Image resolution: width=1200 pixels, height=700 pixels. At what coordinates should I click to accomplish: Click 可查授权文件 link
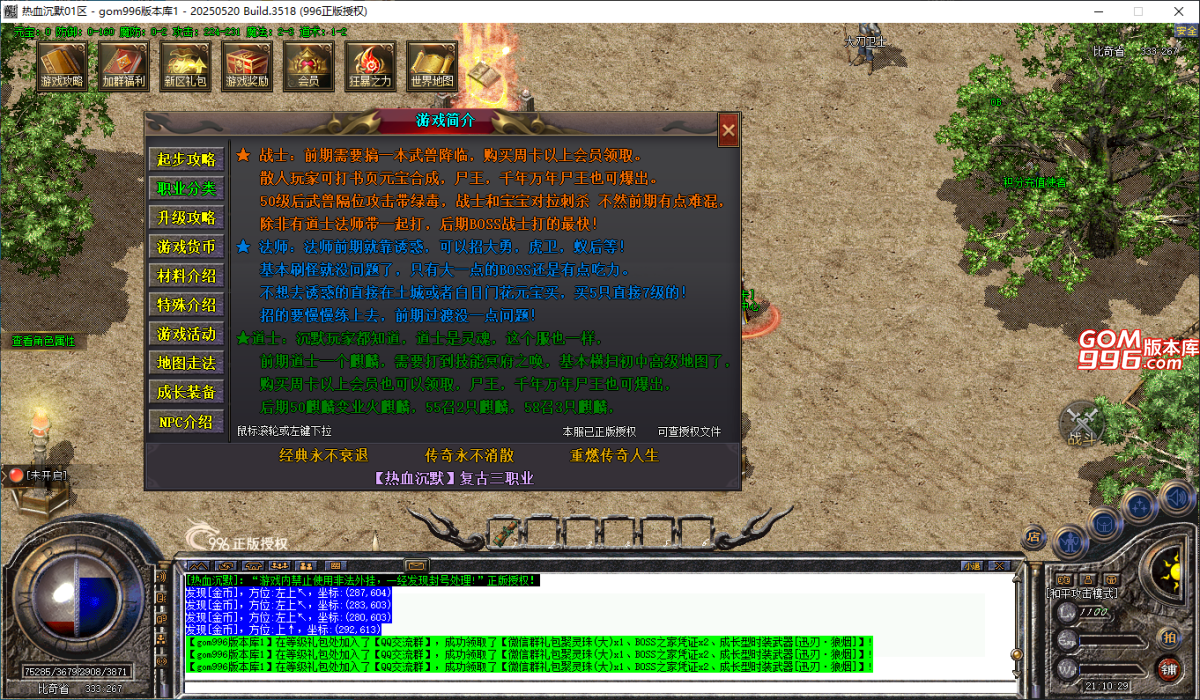click(689, 432)
